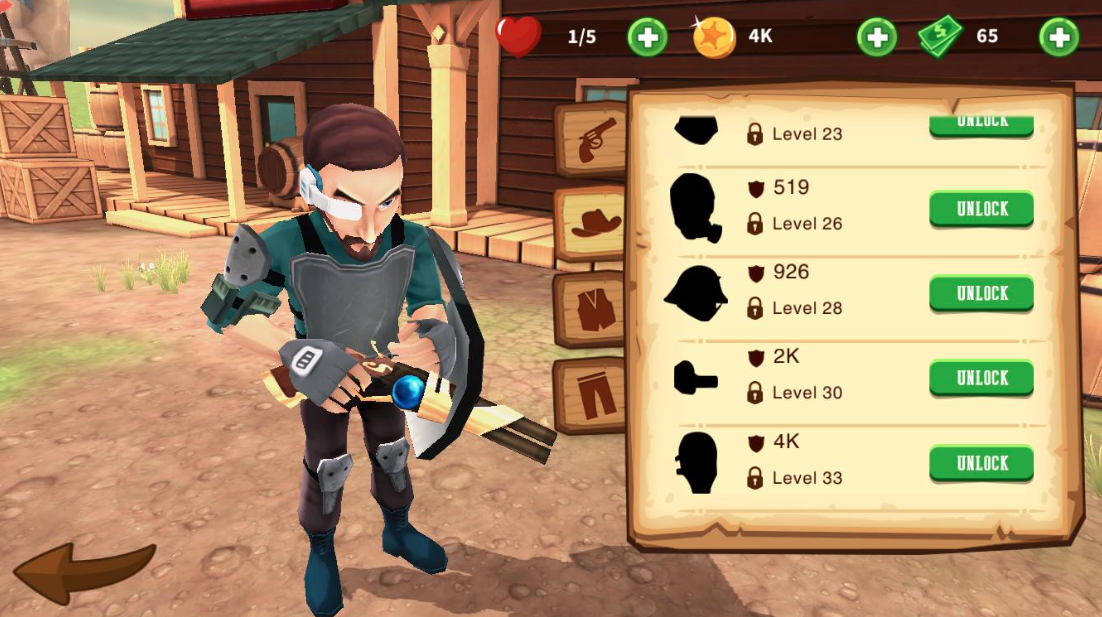This screenshot has height=617, width=1102.
Task: Open the cowboy hat category tab
Action: pos(594,224)
